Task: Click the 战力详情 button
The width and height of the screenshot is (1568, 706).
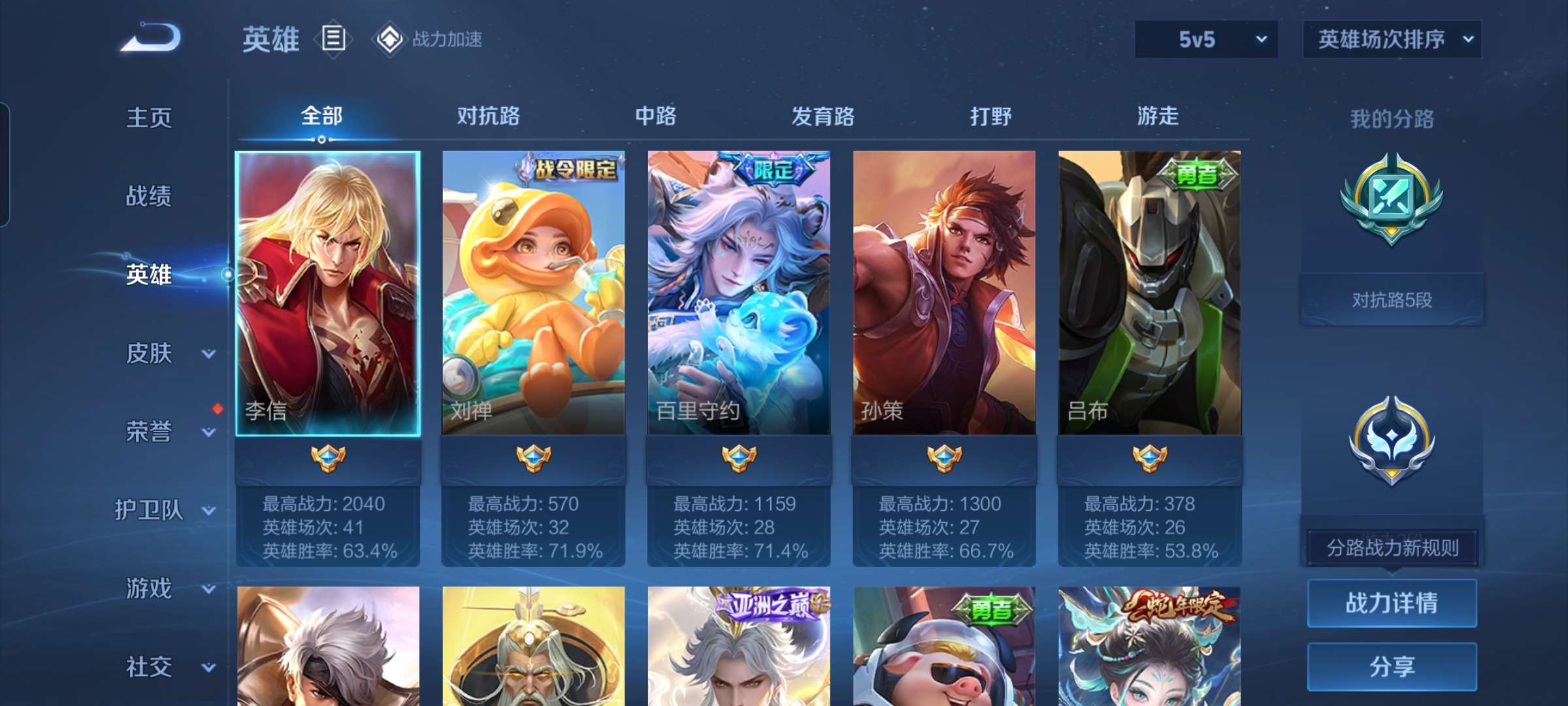Action: (x=1392, y=601)
